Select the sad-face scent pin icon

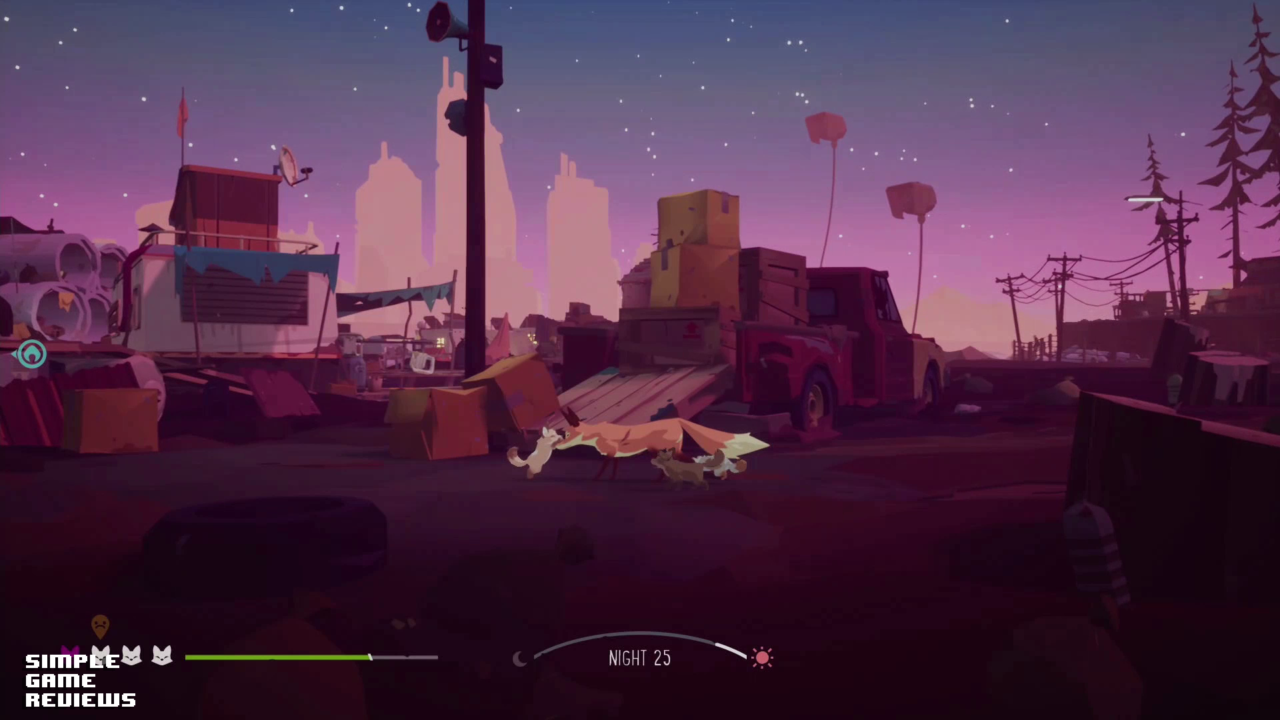(100, 627)
